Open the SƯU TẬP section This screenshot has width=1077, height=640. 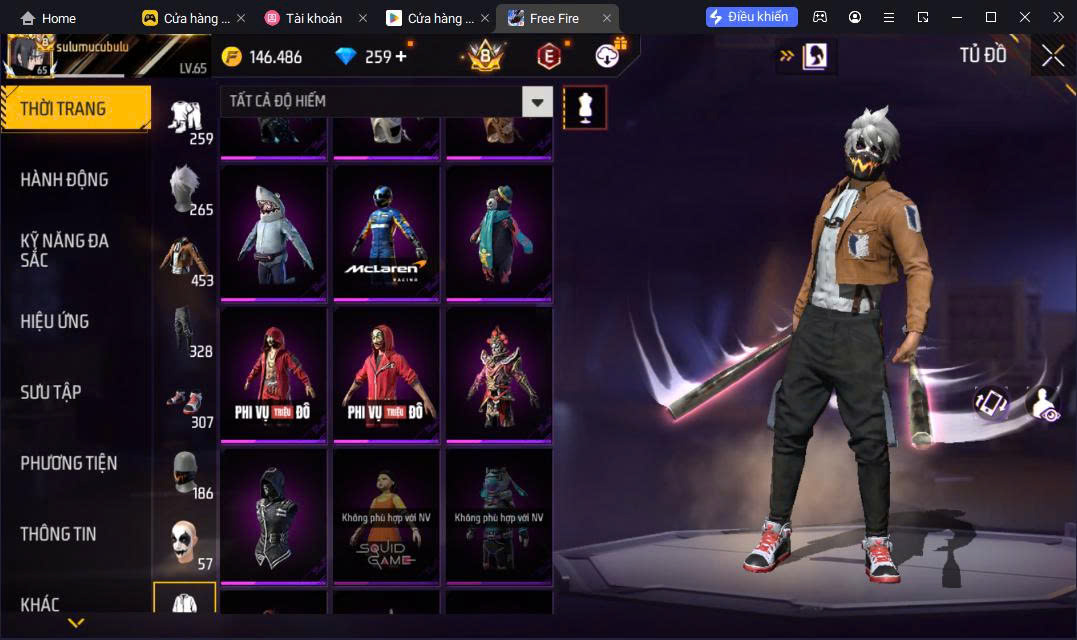pos(51,392)
